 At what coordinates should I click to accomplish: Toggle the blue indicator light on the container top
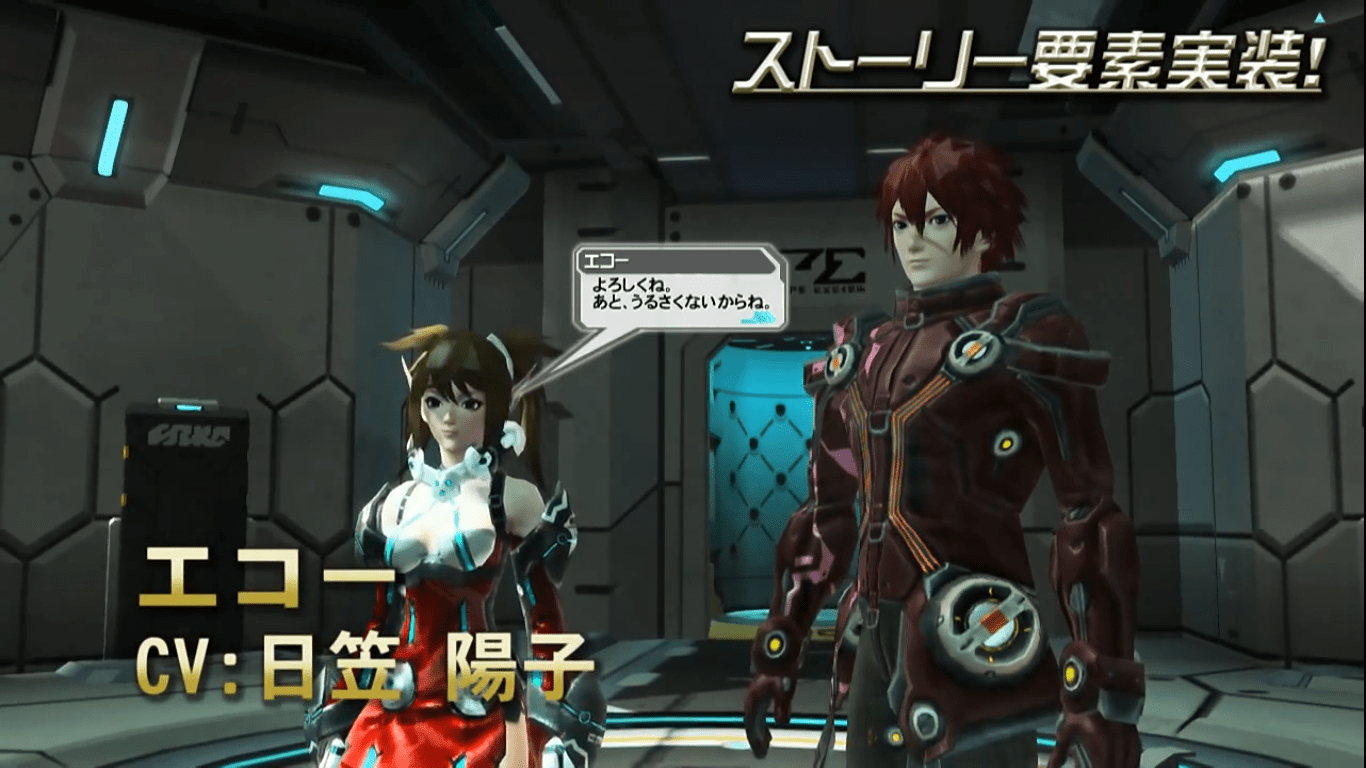[x=188, y=407]
